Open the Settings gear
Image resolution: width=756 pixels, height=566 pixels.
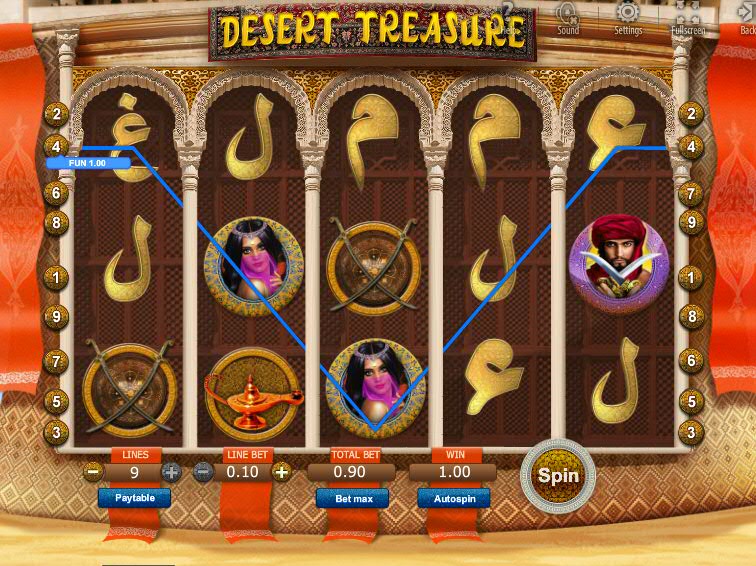click(x=628, y=14)
